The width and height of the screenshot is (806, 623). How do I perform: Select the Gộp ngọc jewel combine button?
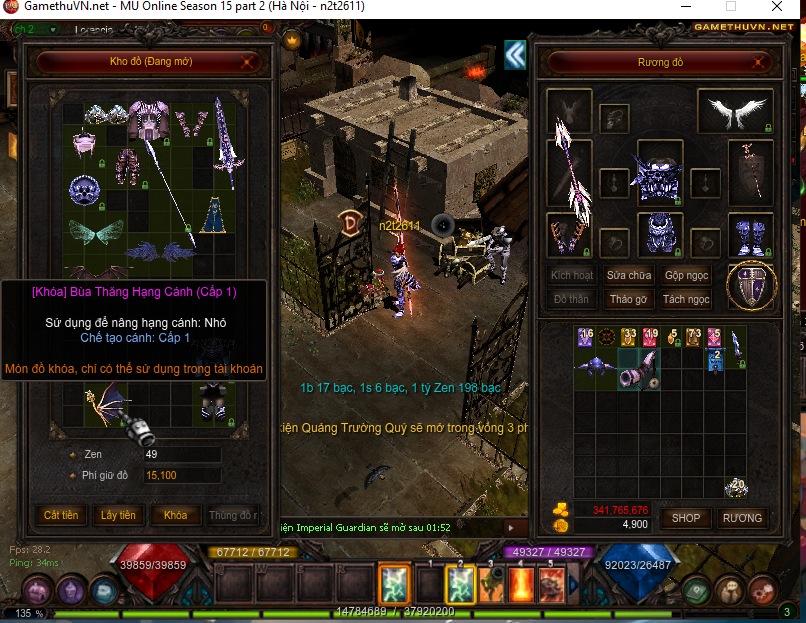(x=686, y=275)
